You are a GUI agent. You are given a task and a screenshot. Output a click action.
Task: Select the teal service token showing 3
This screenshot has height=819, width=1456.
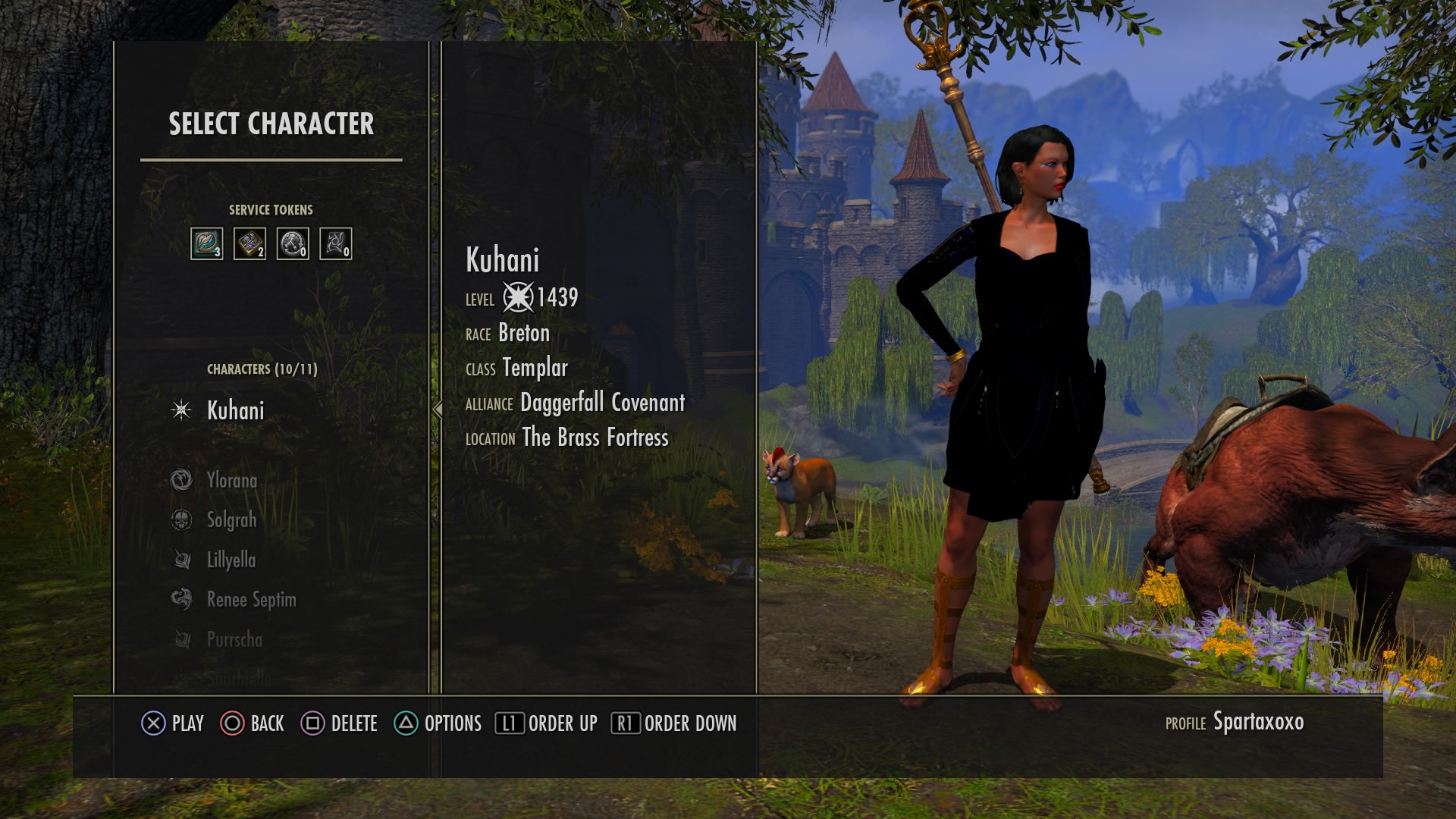pyautogui.click(x=206, y=243)
